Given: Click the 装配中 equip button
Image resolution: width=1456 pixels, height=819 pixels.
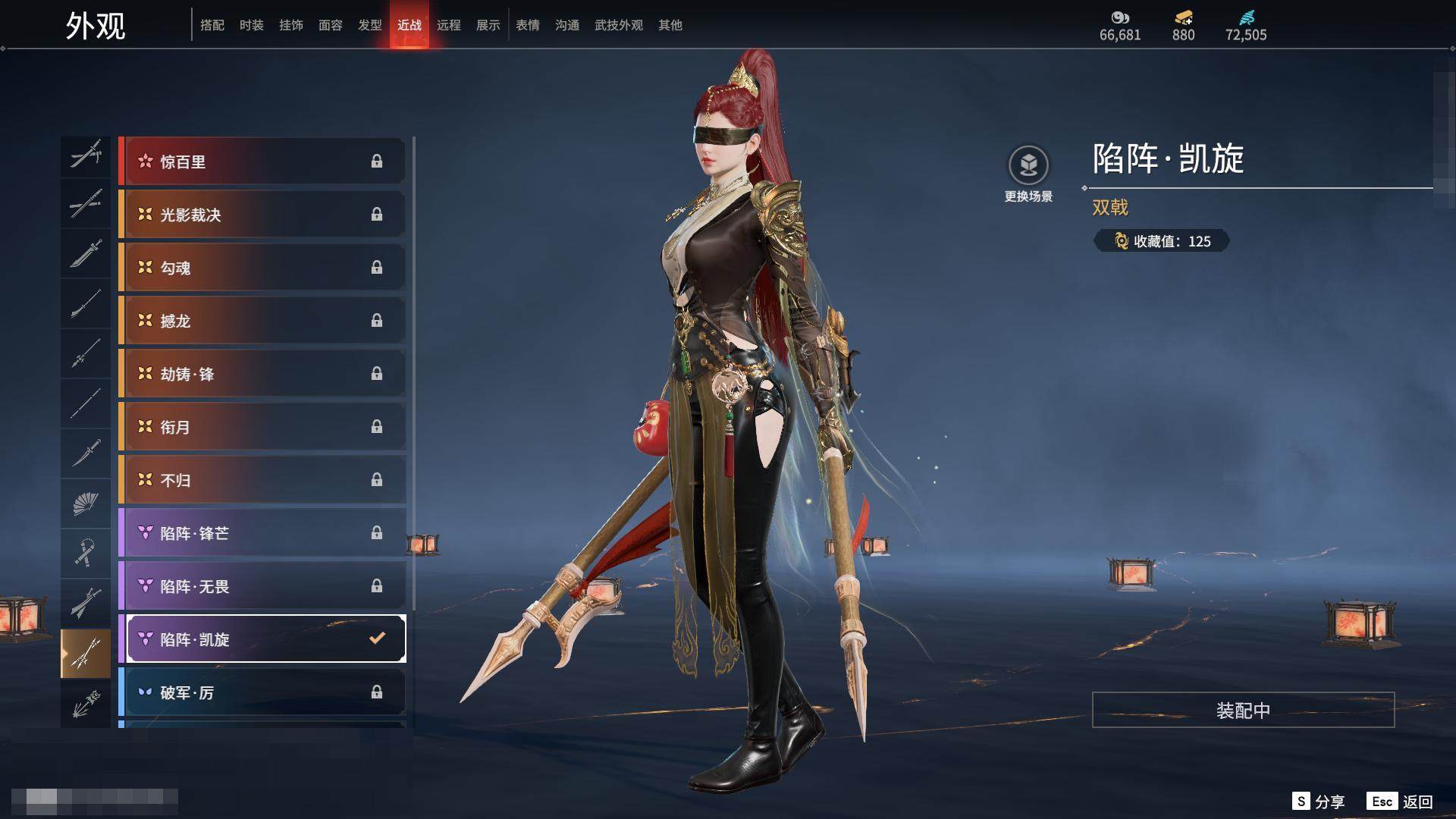Looking at the screenshot, I should (x=1243, y=710).
